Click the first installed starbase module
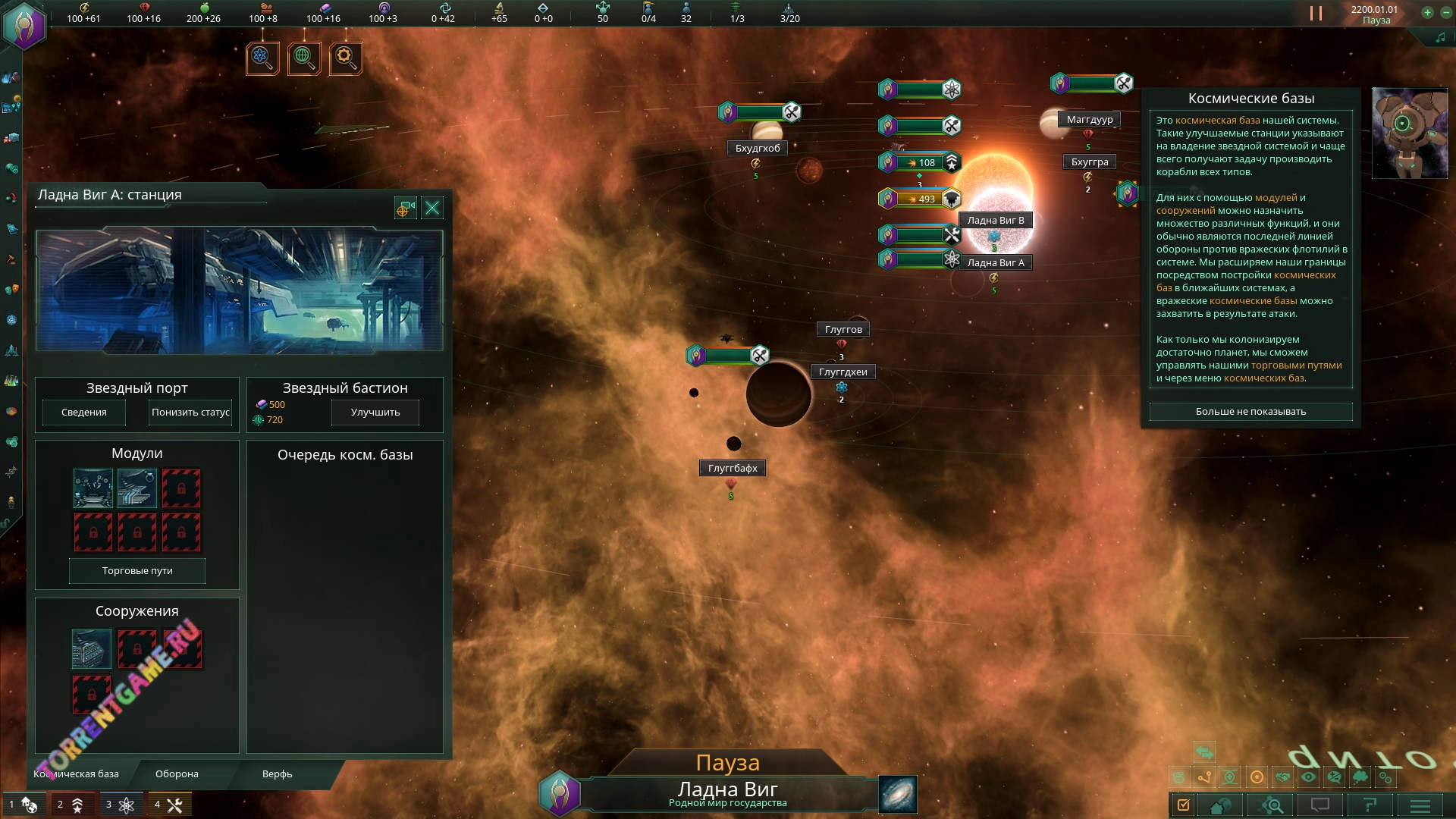1456x819 pixels. pyautogui.click(x=93, y=488)
